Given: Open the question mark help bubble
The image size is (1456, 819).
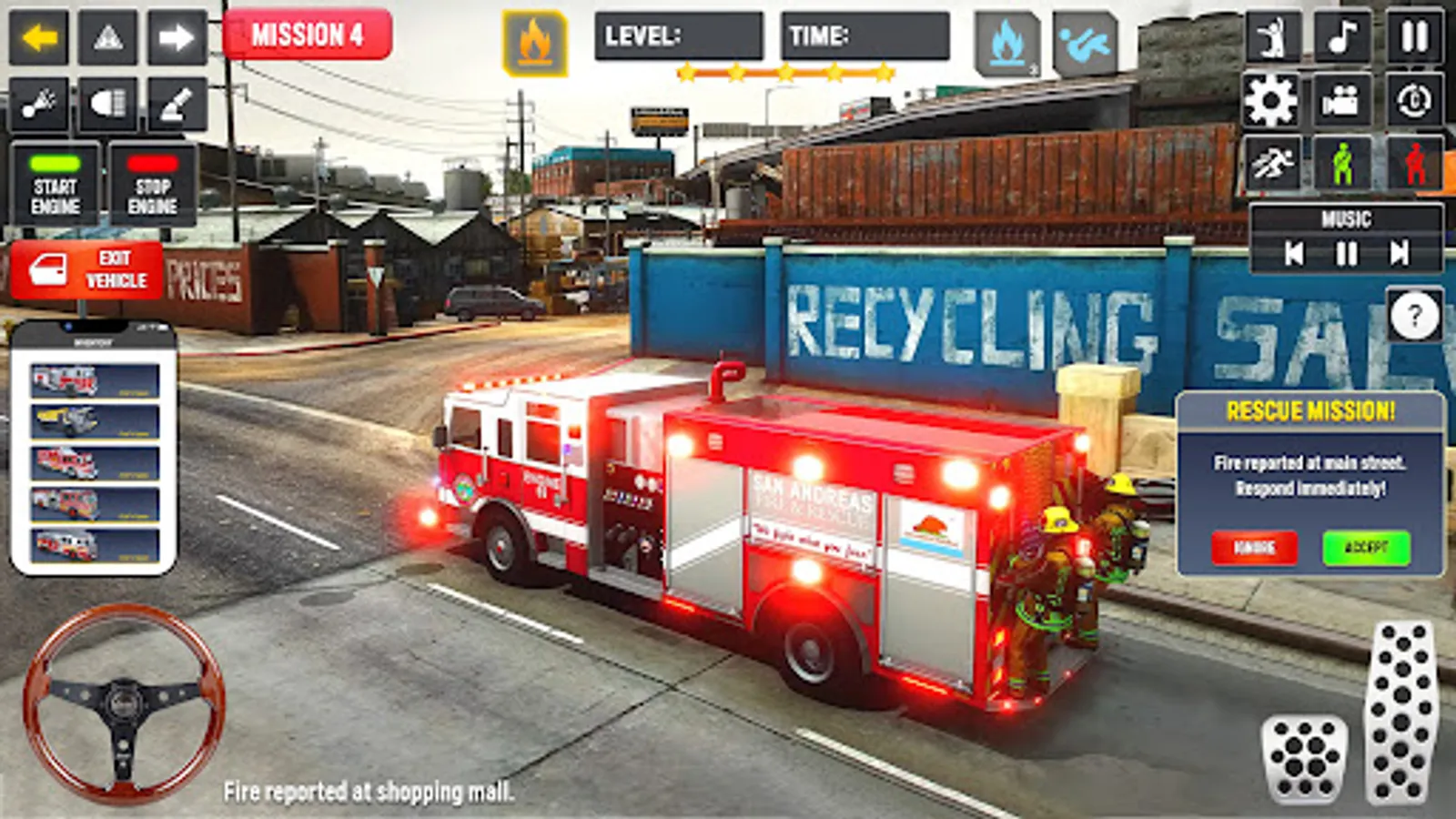Looking at the screenshot, I should click(x=1413, y=317).
